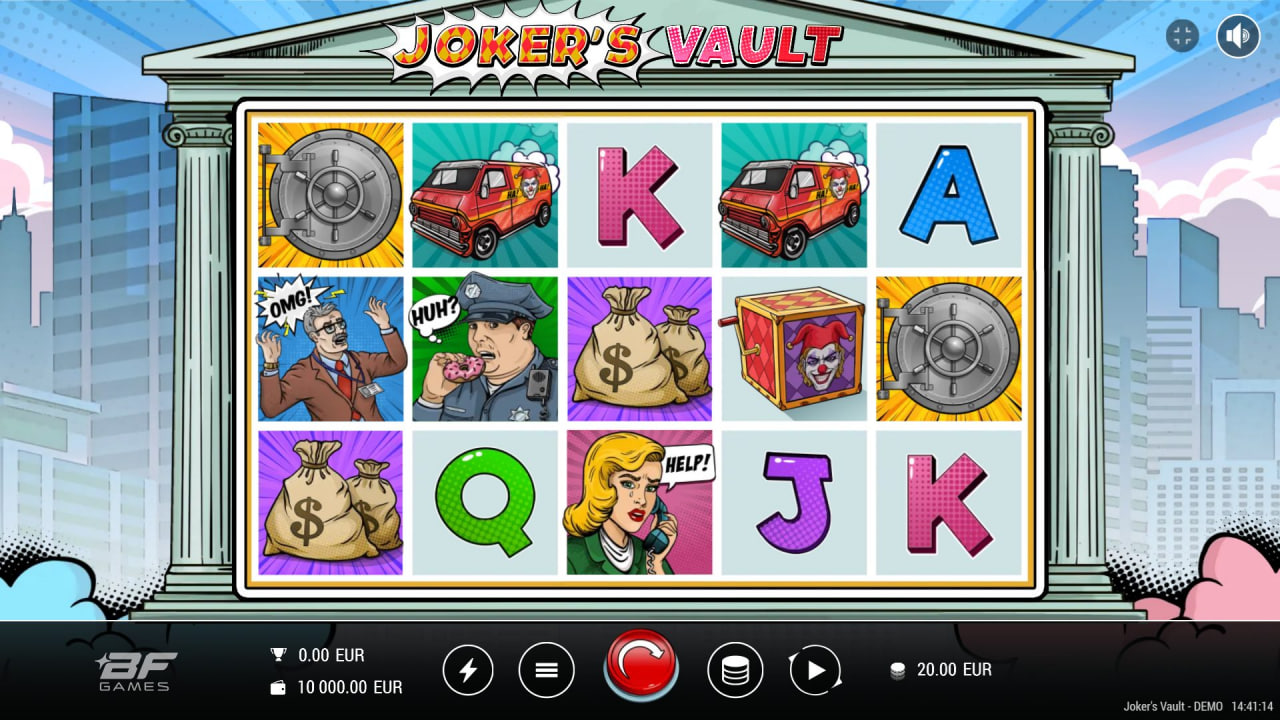Screen dimensions: 1280x720
Task: Click the HELP! woman symbol
Action: coord(639,500)
